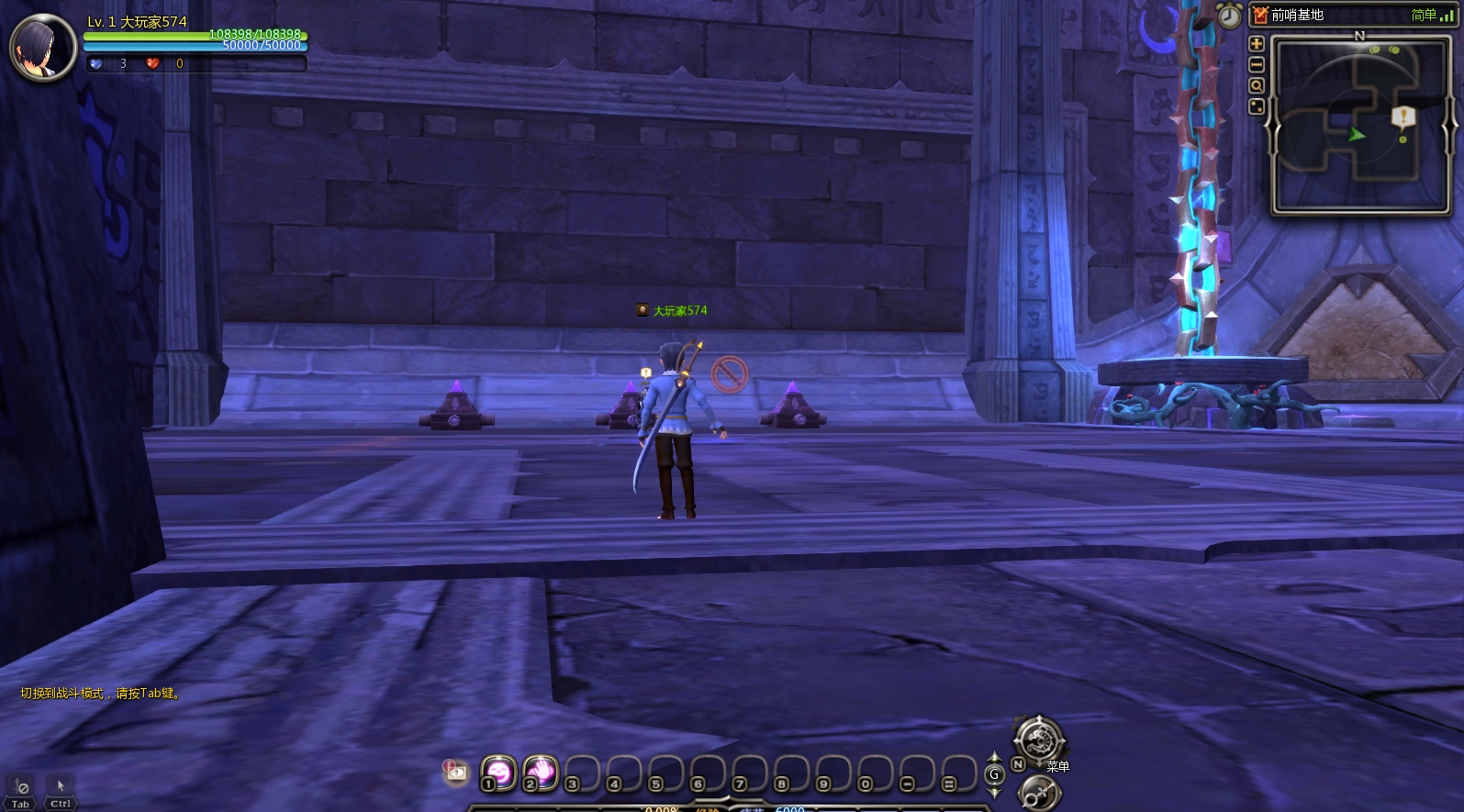Click the minimap's plus zoom-in button
Screen dimensions: 1464x812
[x=1257, y=44]
